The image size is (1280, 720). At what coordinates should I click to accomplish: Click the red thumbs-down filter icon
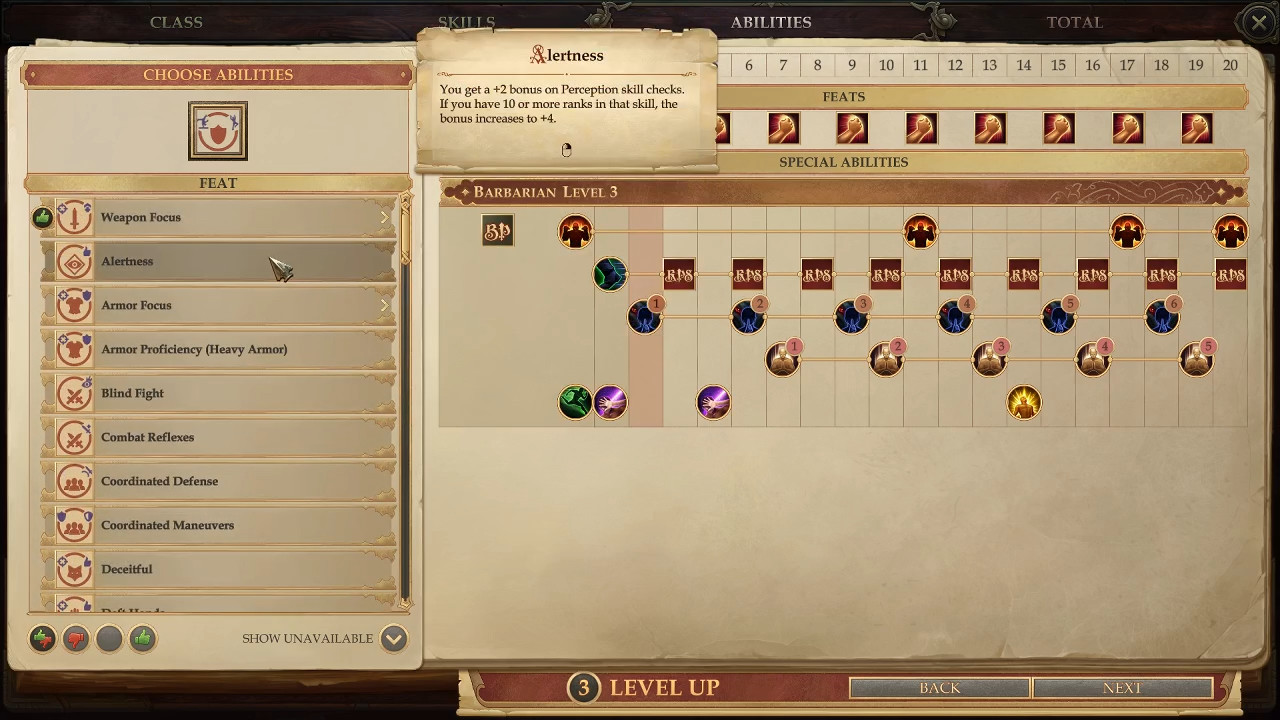click(x=76, y=639)
